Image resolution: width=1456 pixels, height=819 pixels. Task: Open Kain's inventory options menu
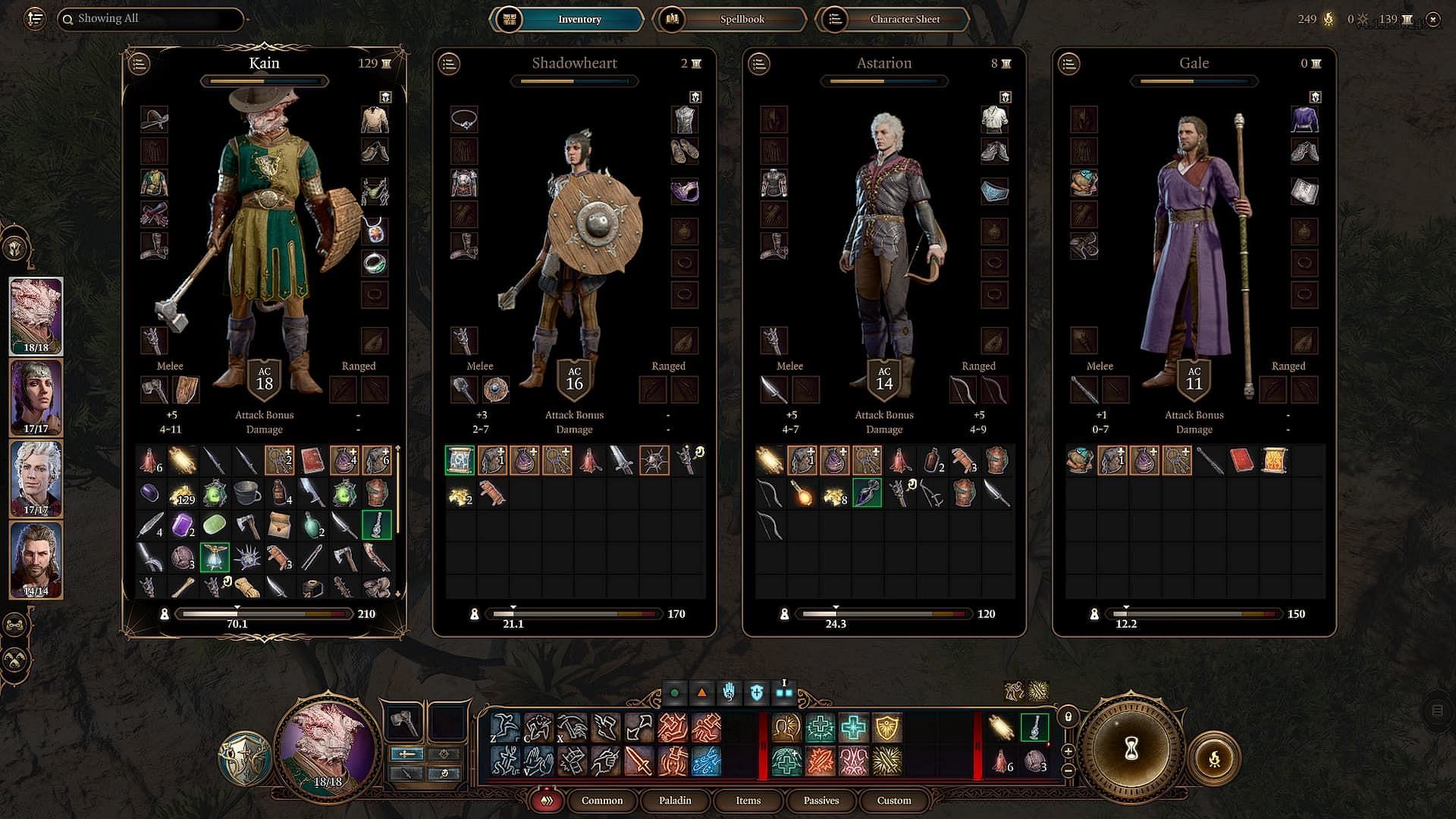click(140, 64)
